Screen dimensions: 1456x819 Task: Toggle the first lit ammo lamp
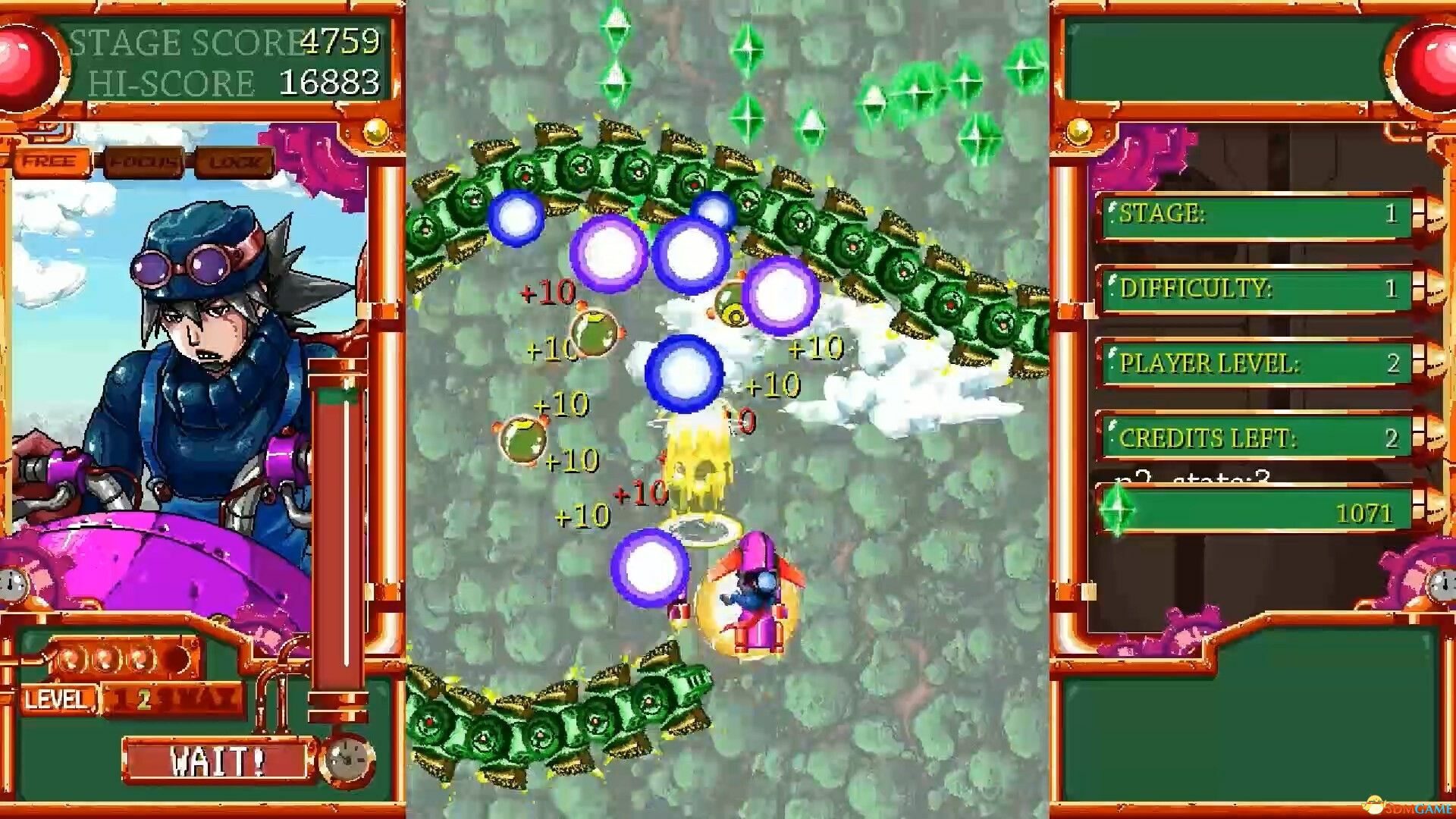[x=69, y=658]
